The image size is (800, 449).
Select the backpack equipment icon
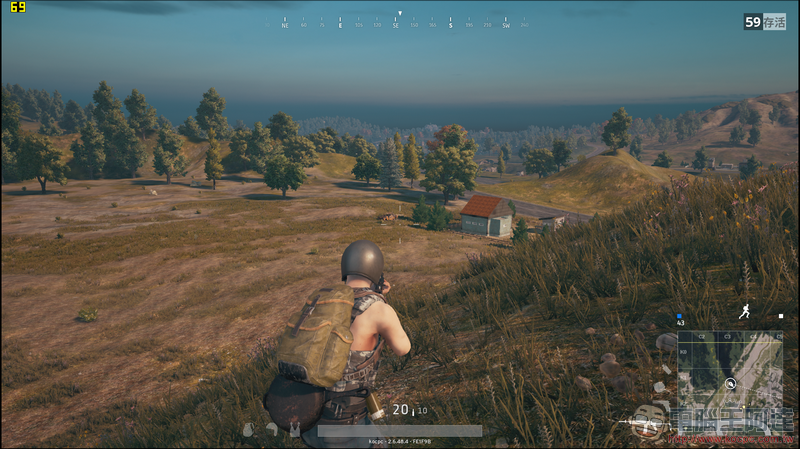pos(248,430)
